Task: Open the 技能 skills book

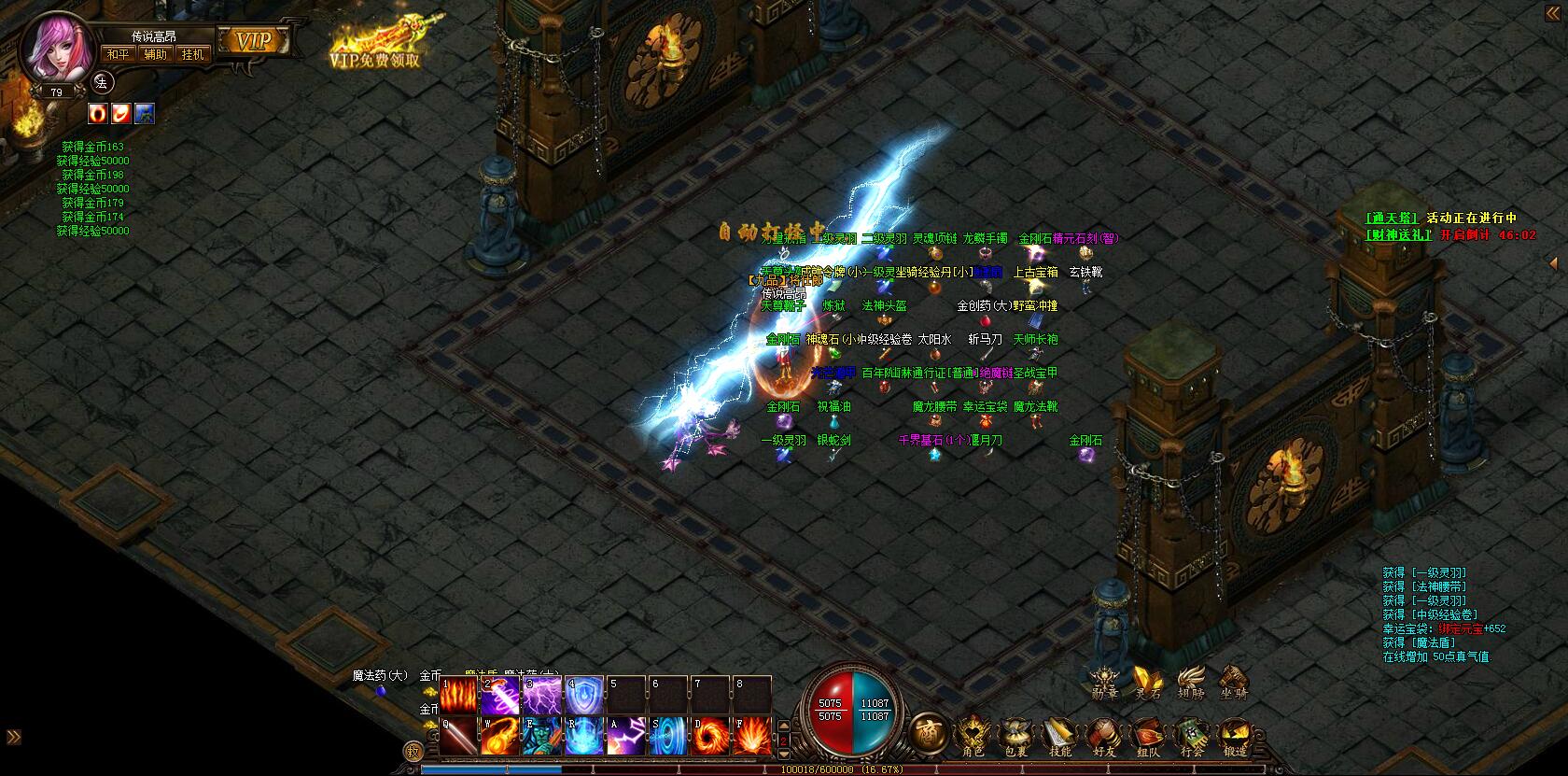Action: click(x=1060, y=737)
